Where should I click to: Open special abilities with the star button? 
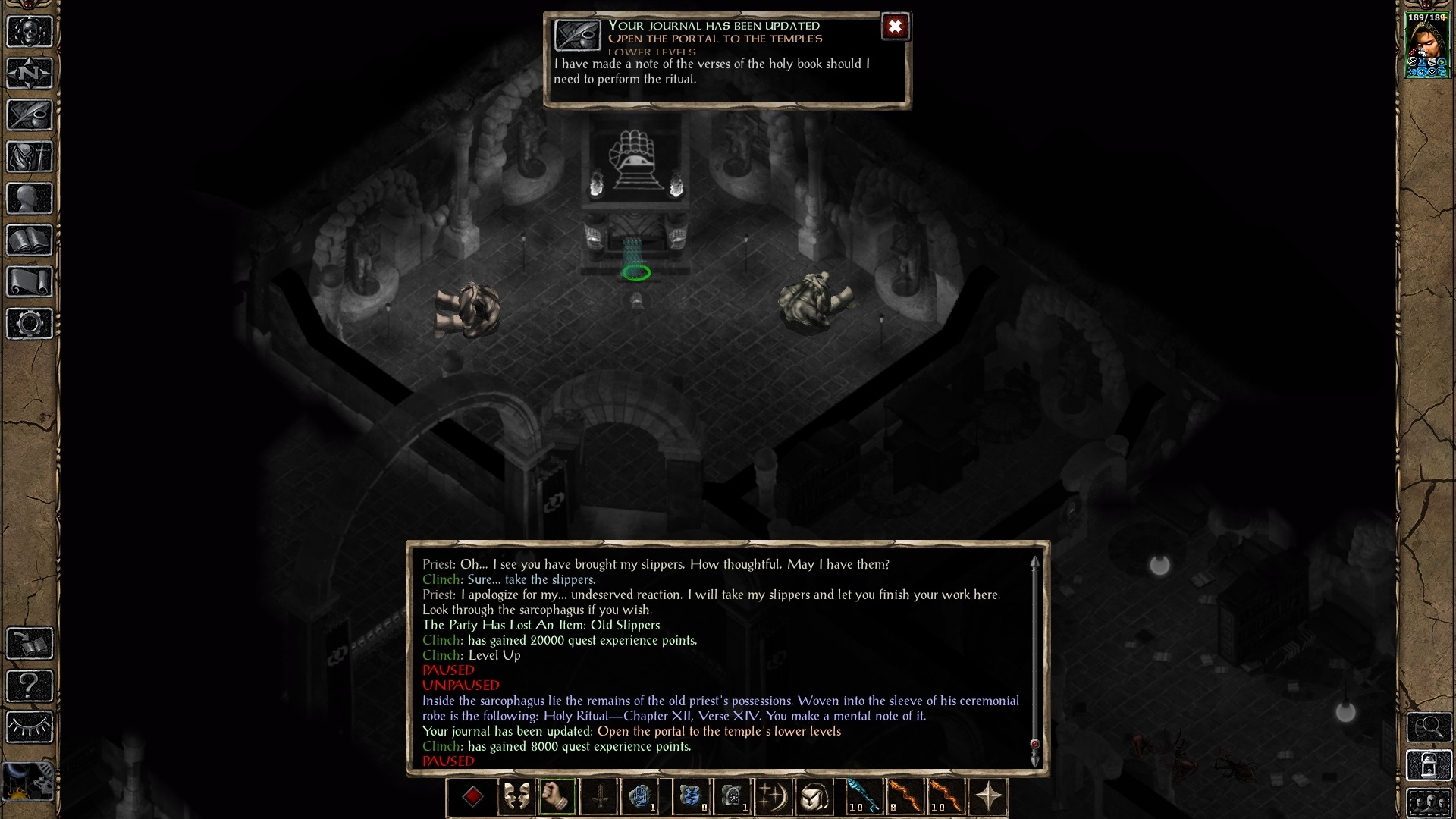tap(988, 797)
